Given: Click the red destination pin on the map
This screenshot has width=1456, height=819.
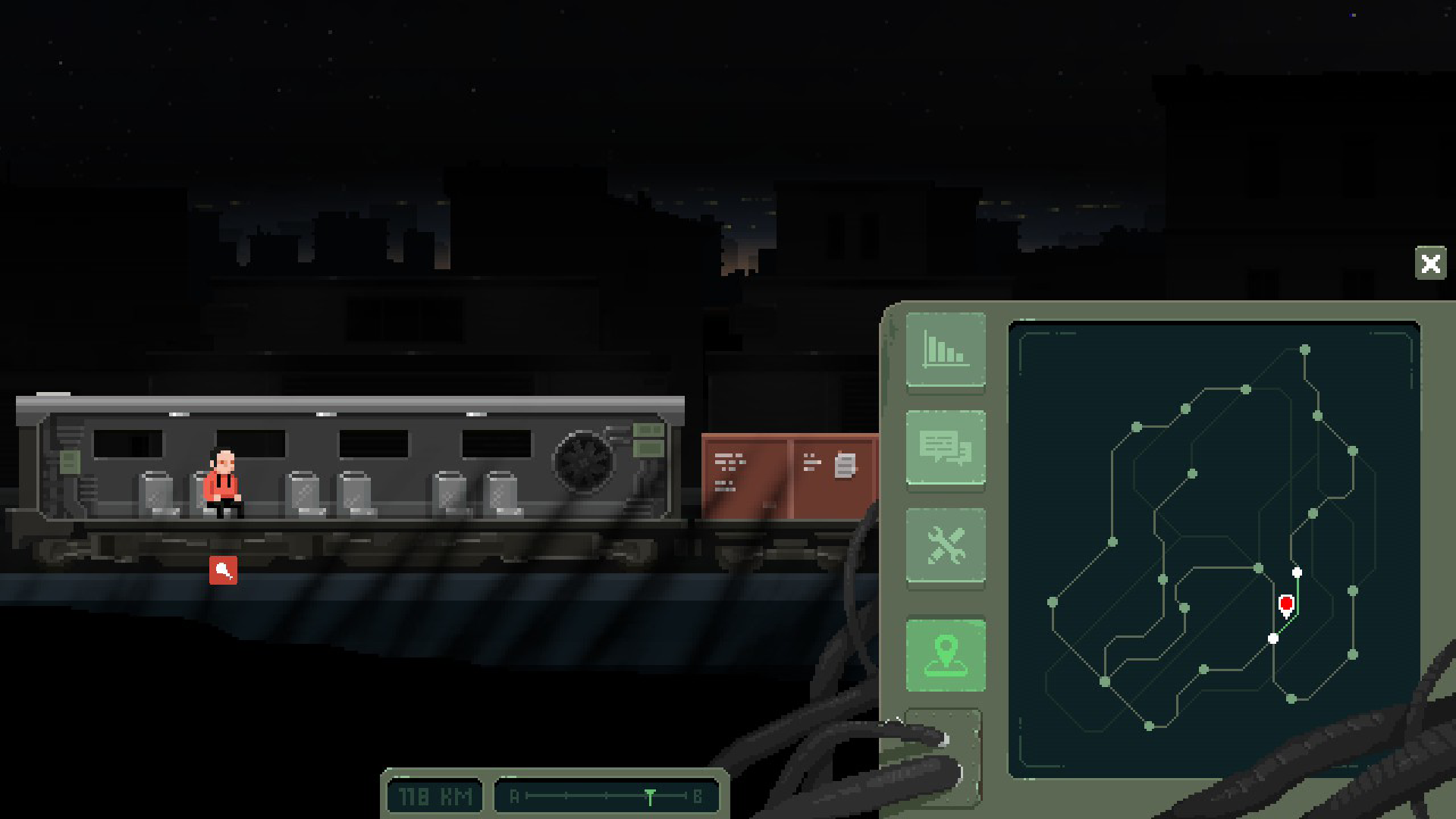Looking at the screenshot, I should (x=1287, y=604).
